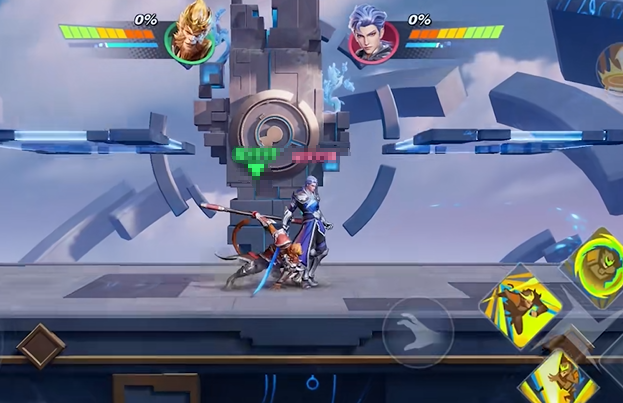Activate the monkey flying kick skill
Viewport: 623px width, 403px height.
click(x=522, y=305)
